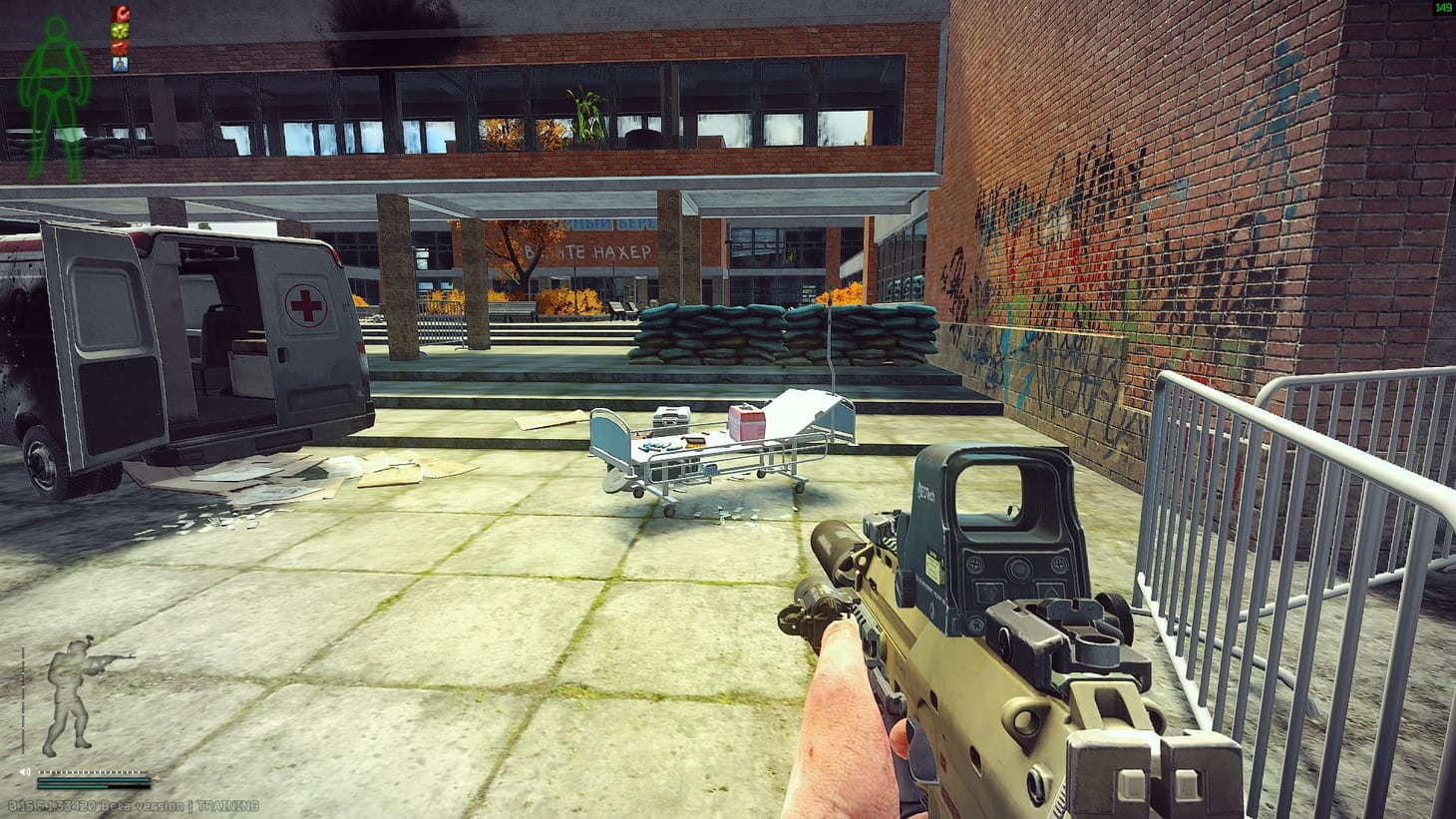Select the red bleeding status icon

tap(119, 12)
